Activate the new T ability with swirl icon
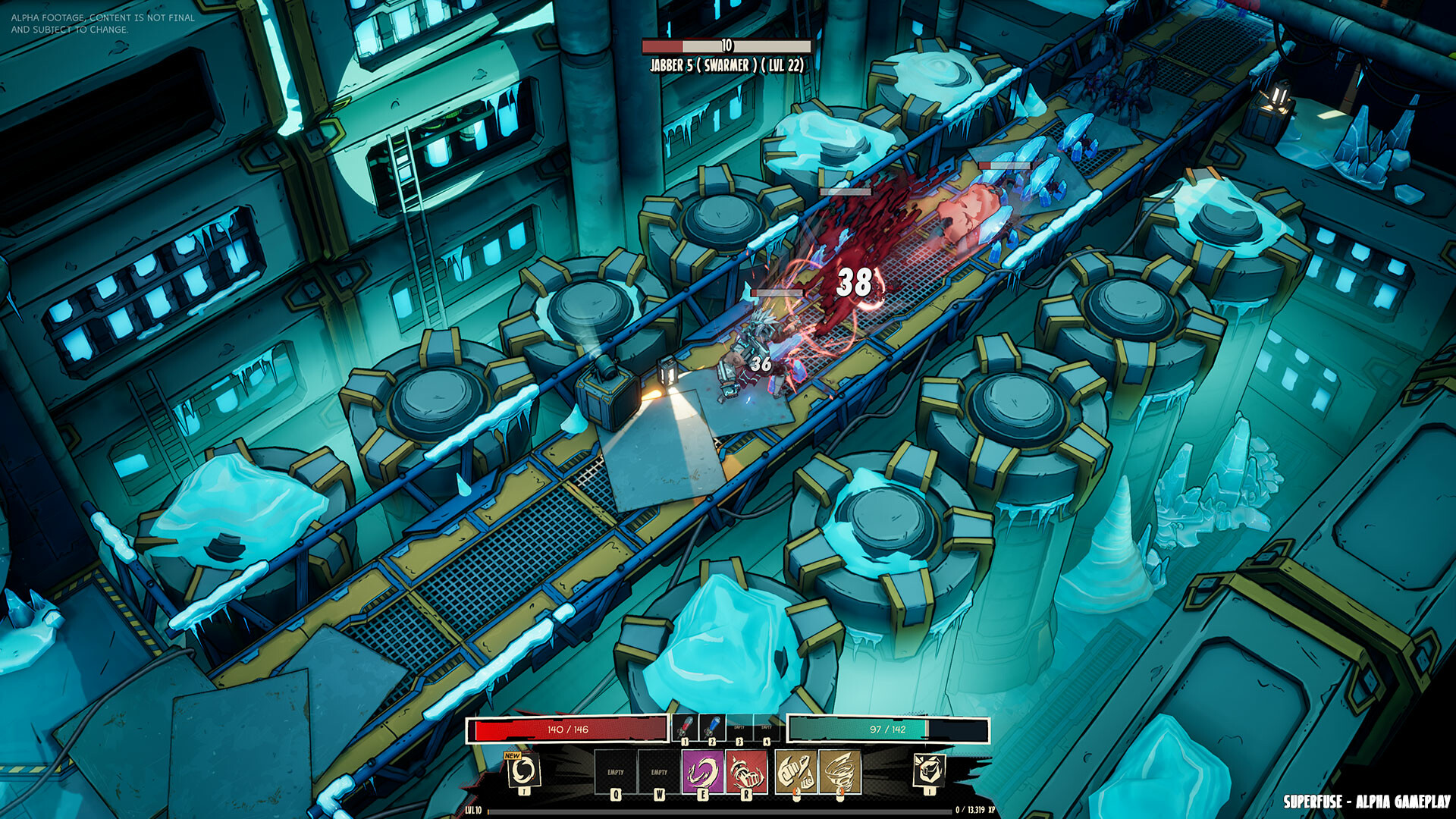 [x=523, y=770]
